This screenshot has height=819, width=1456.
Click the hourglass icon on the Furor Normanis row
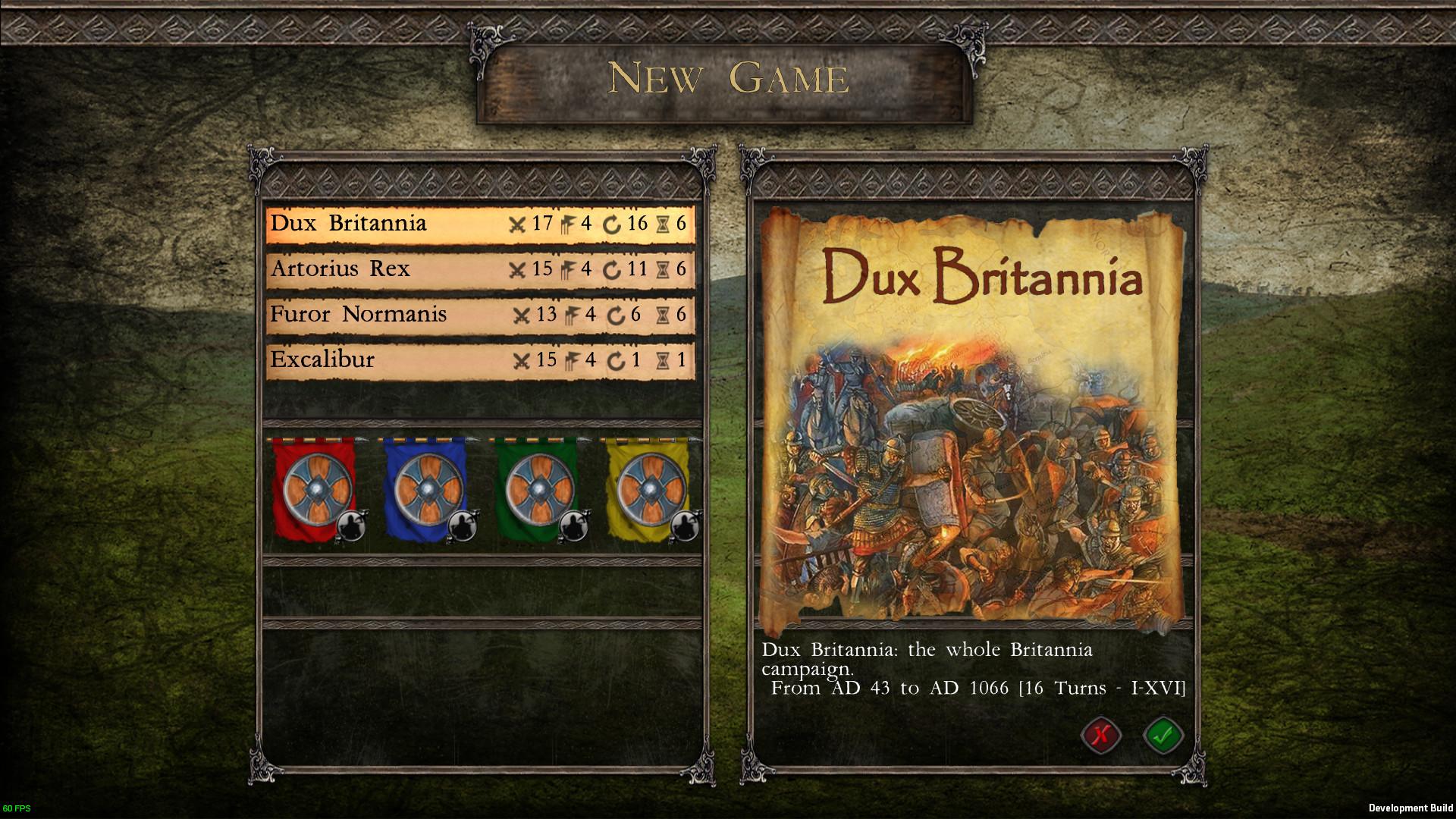click(663, 315)
